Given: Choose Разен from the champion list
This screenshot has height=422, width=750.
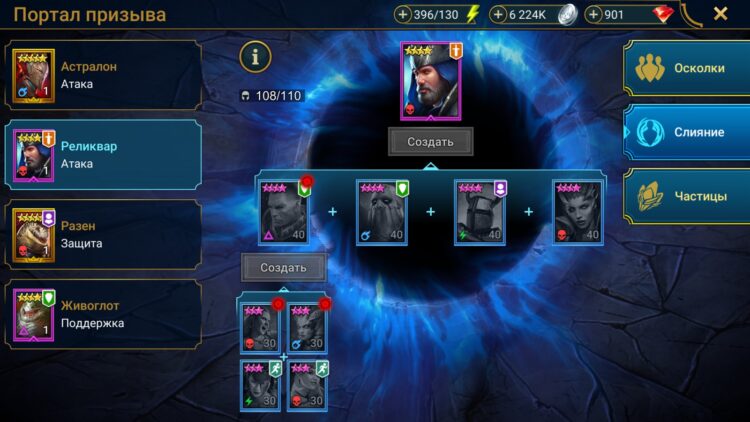Looking at the screenshot, I should [103, 234].
